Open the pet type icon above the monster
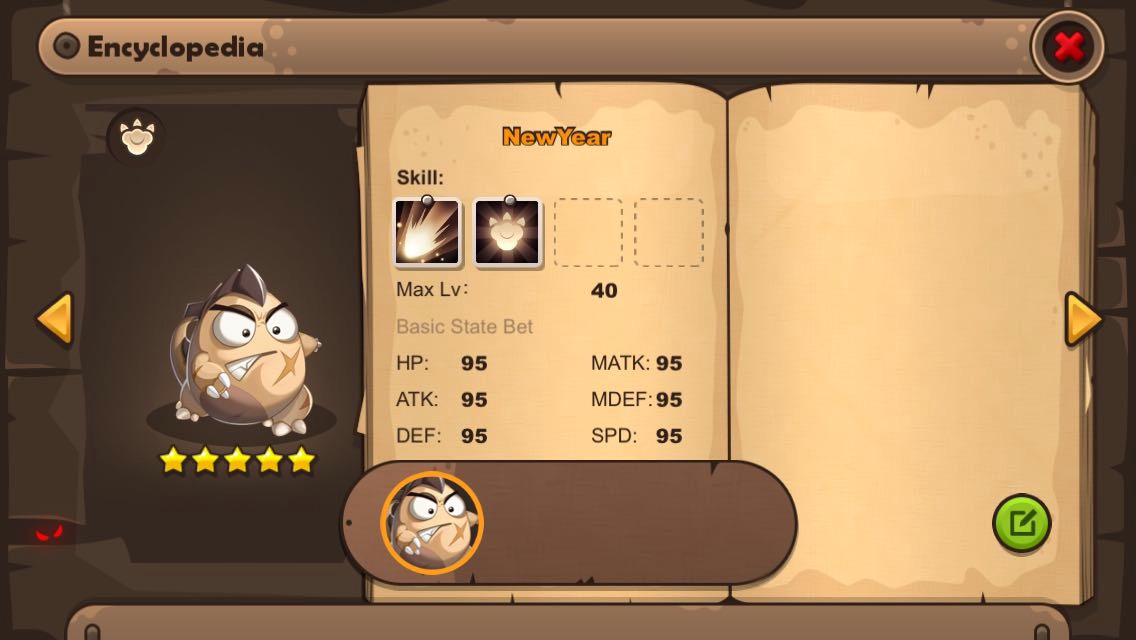The height and width of the screenshot is (640, 1136). pos(135,136)
